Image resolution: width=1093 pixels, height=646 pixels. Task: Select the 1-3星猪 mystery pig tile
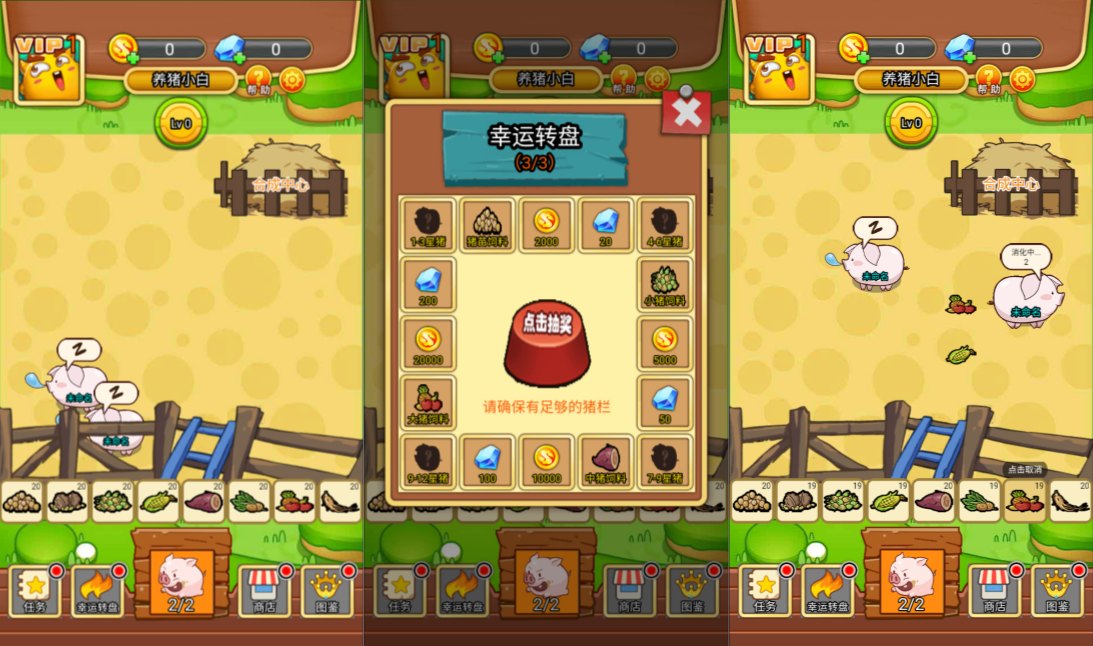coord(428,224)
